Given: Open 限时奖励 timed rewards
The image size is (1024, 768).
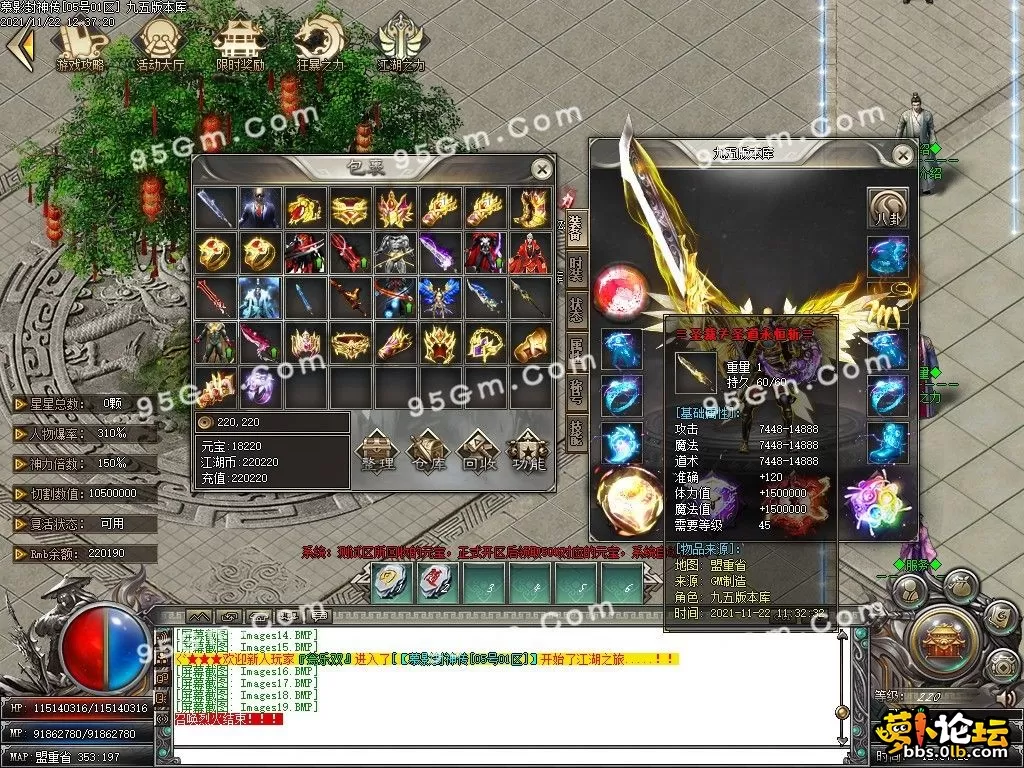Looking at the screenshot, I should pos(240,43).
